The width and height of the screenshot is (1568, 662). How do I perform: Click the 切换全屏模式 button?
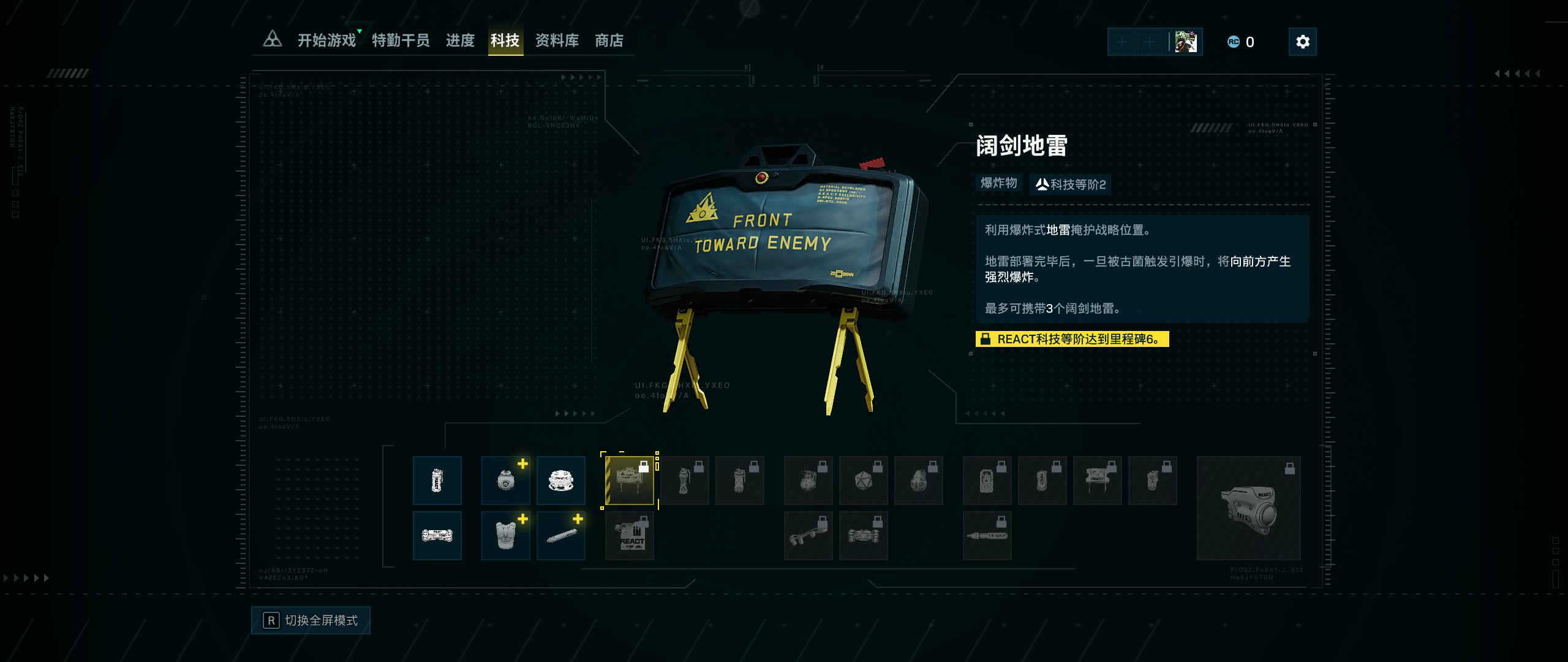tap(311, 620)
